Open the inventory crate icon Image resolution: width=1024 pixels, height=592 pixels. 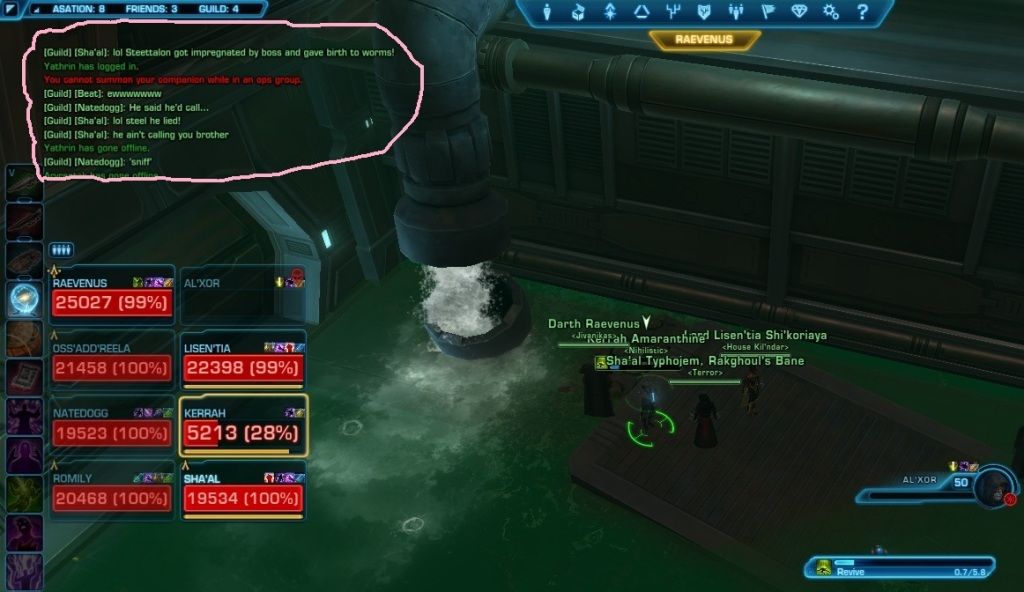click(x=578, y=13)
